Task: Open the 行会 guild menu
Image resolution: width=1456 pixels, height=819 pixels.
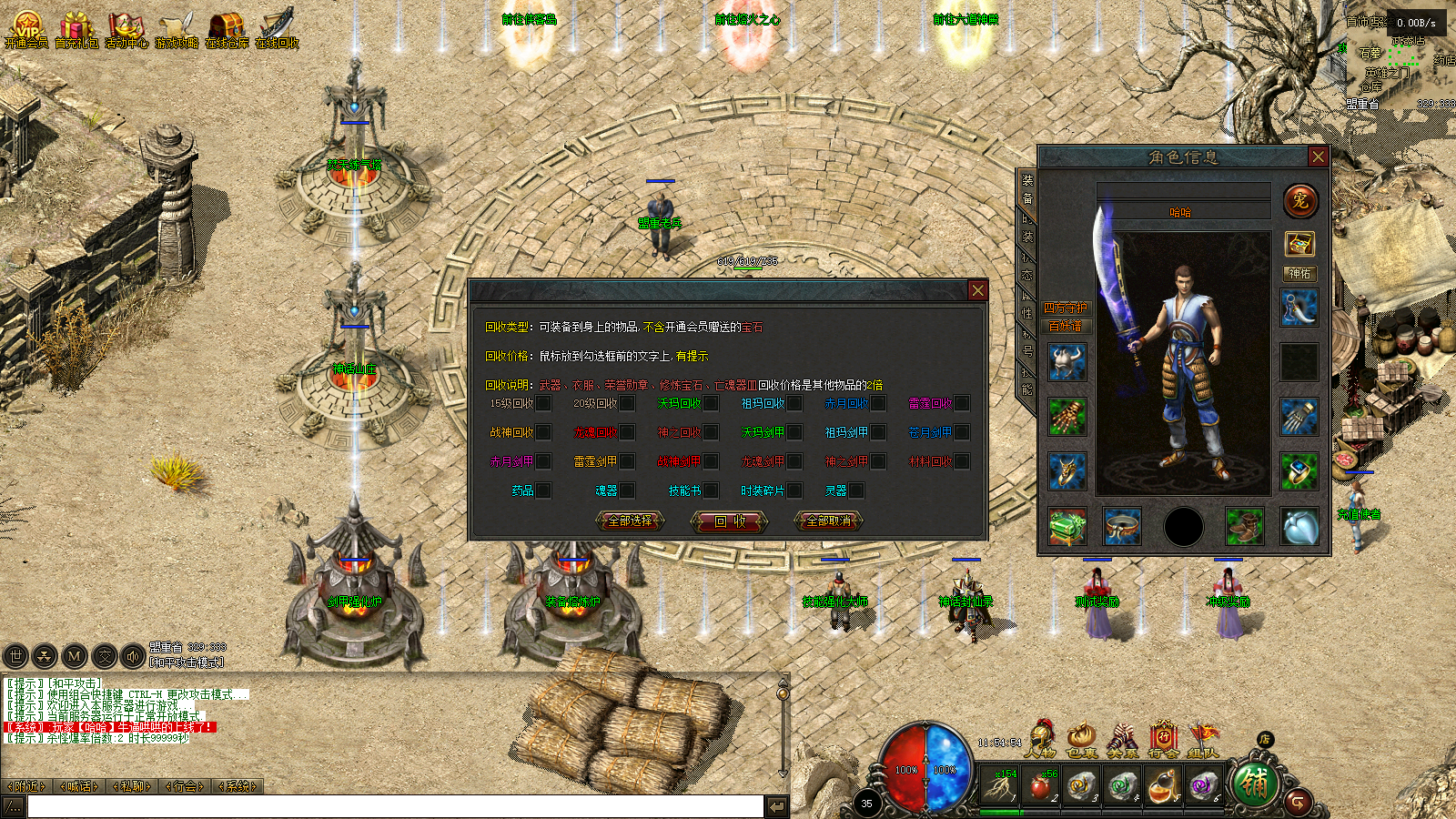Action: click(1163, 739)
